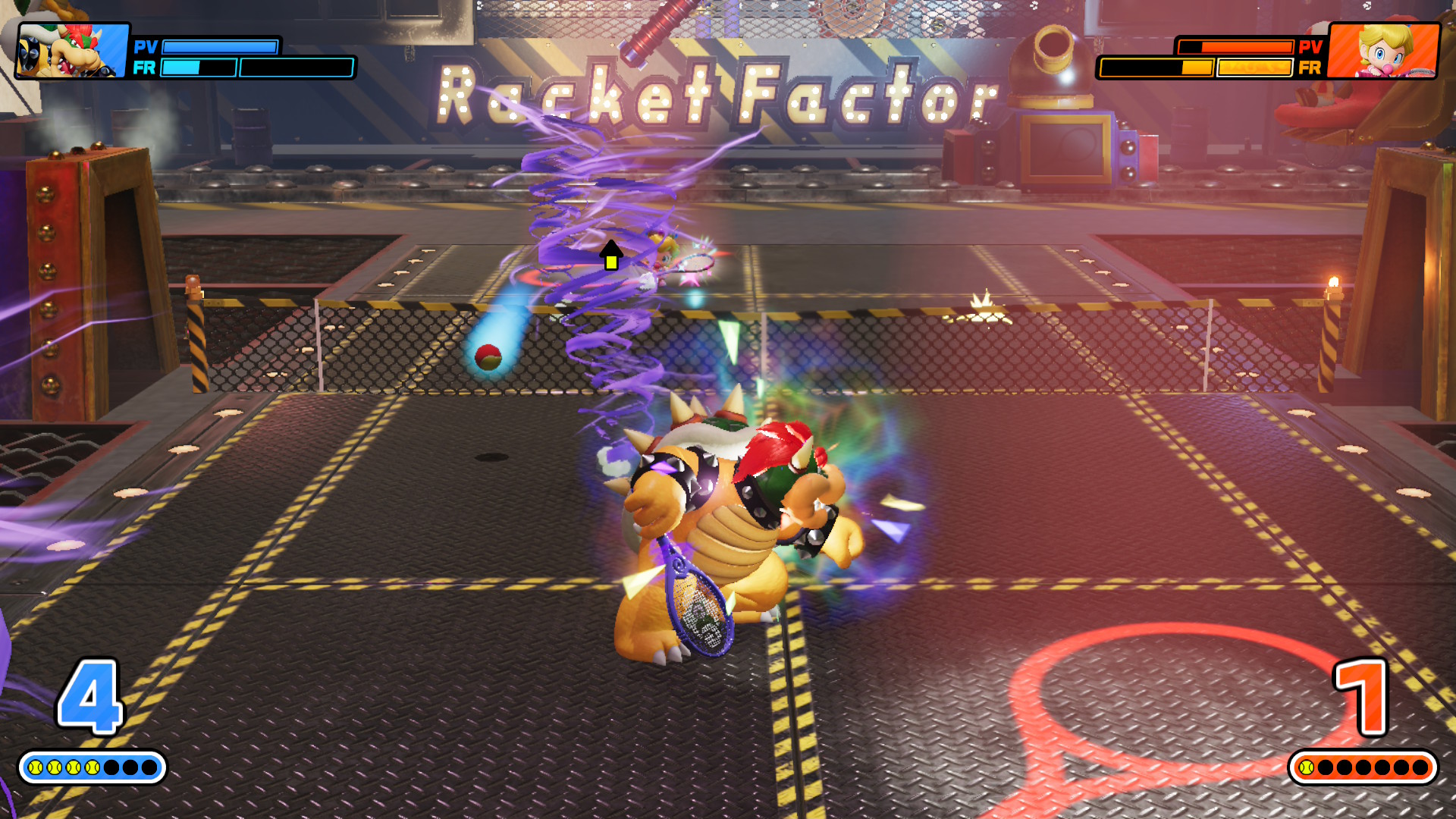The height and width of the screenshot is (819, 1456).
Task: Select Peach's opponent portrait
Action: [1383, 50]
